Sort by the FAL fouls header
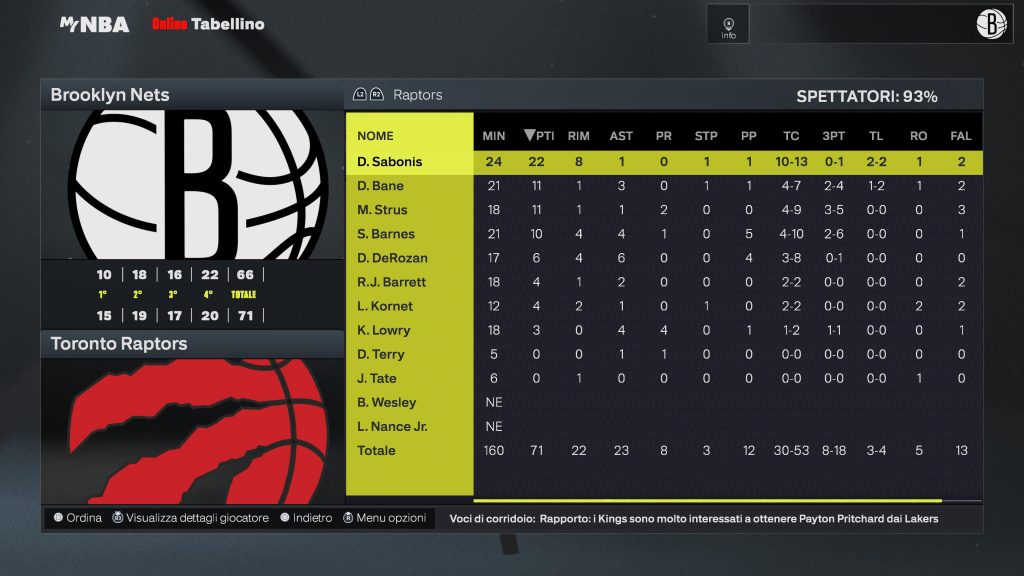Viewport: 1024px width, 576px height. click(961, 136)
